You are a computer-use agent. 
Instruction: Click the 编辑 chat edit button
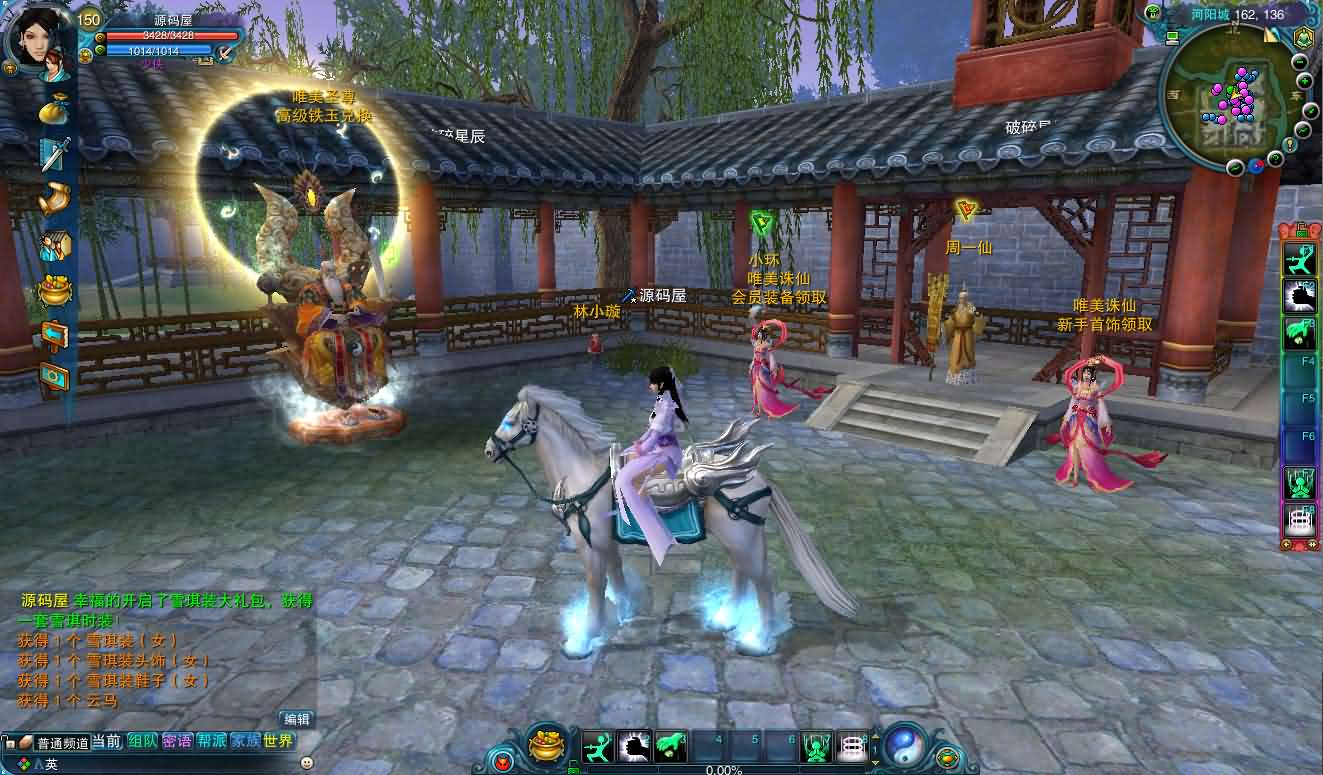(x=297, y=719)
